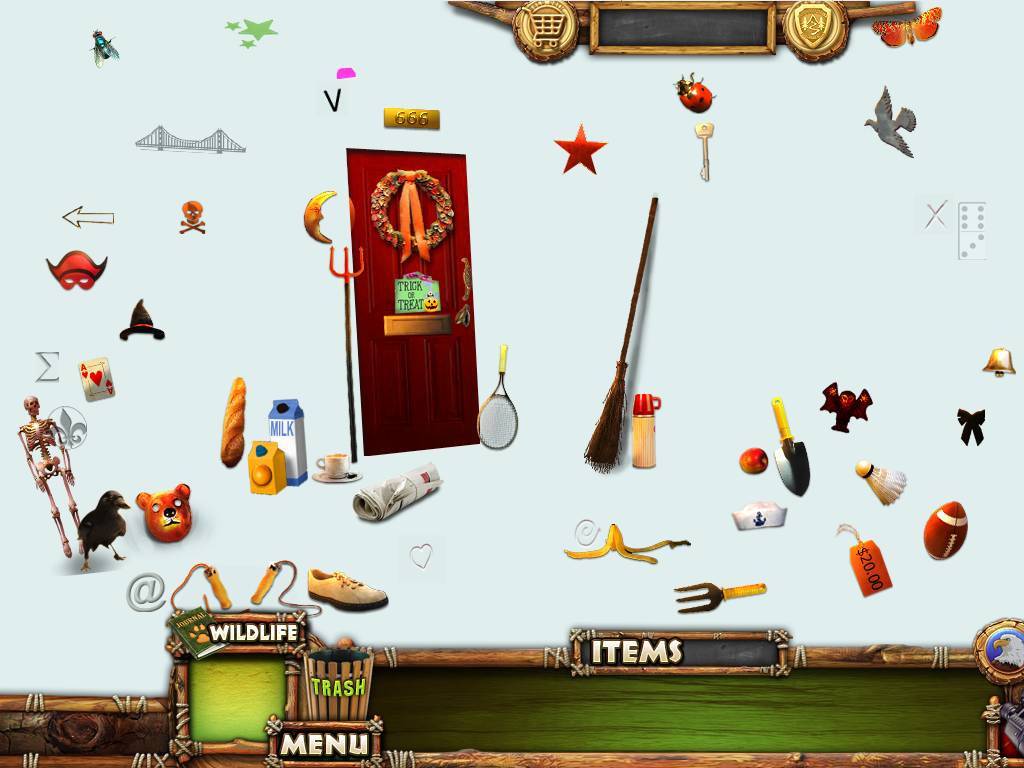
Task: Click the gold ranger badge emblem
Action: coord(815,27)
